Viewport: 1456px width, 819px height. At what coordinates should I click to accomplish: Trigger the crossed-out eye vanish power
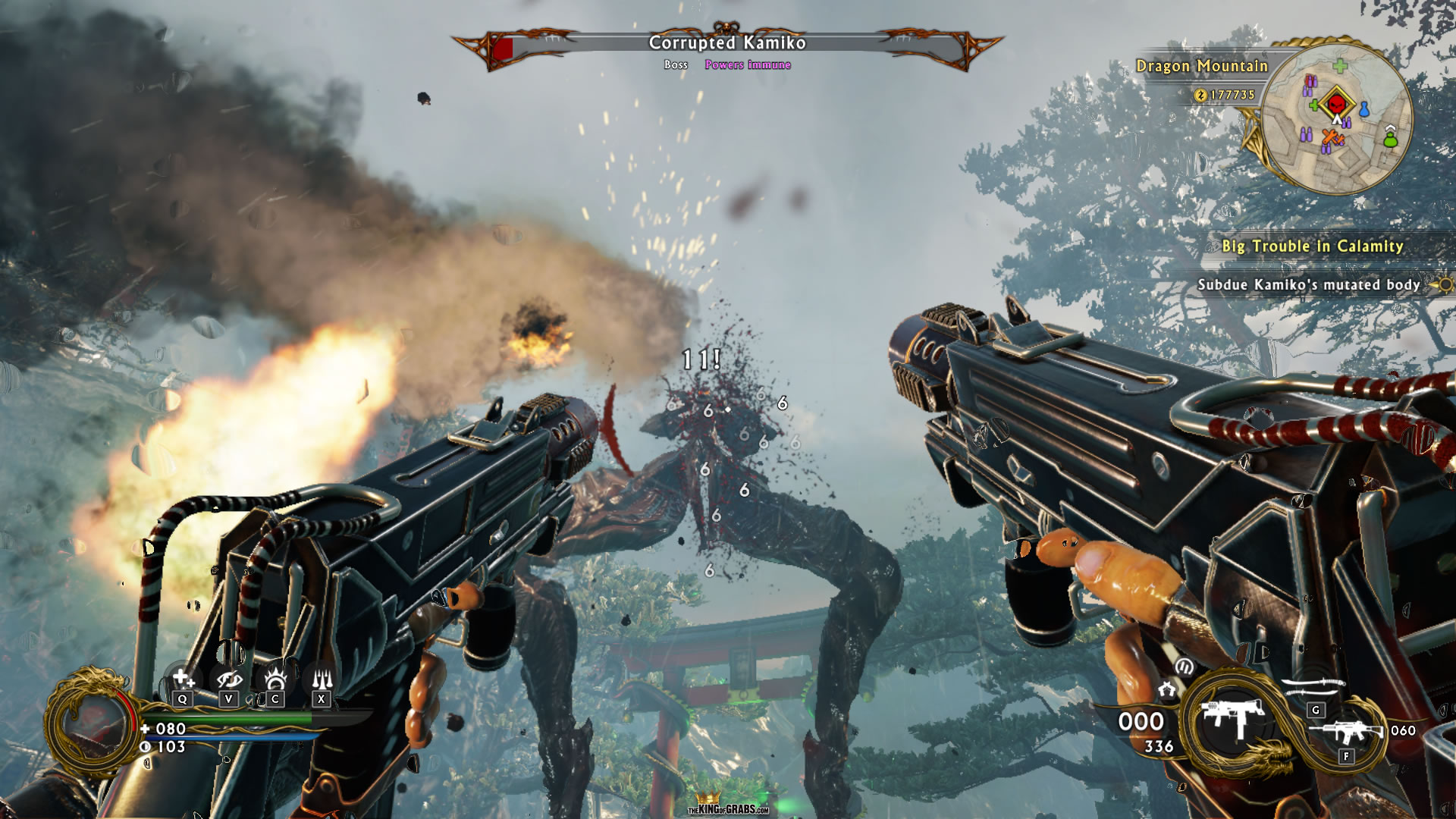coord(229,678)
